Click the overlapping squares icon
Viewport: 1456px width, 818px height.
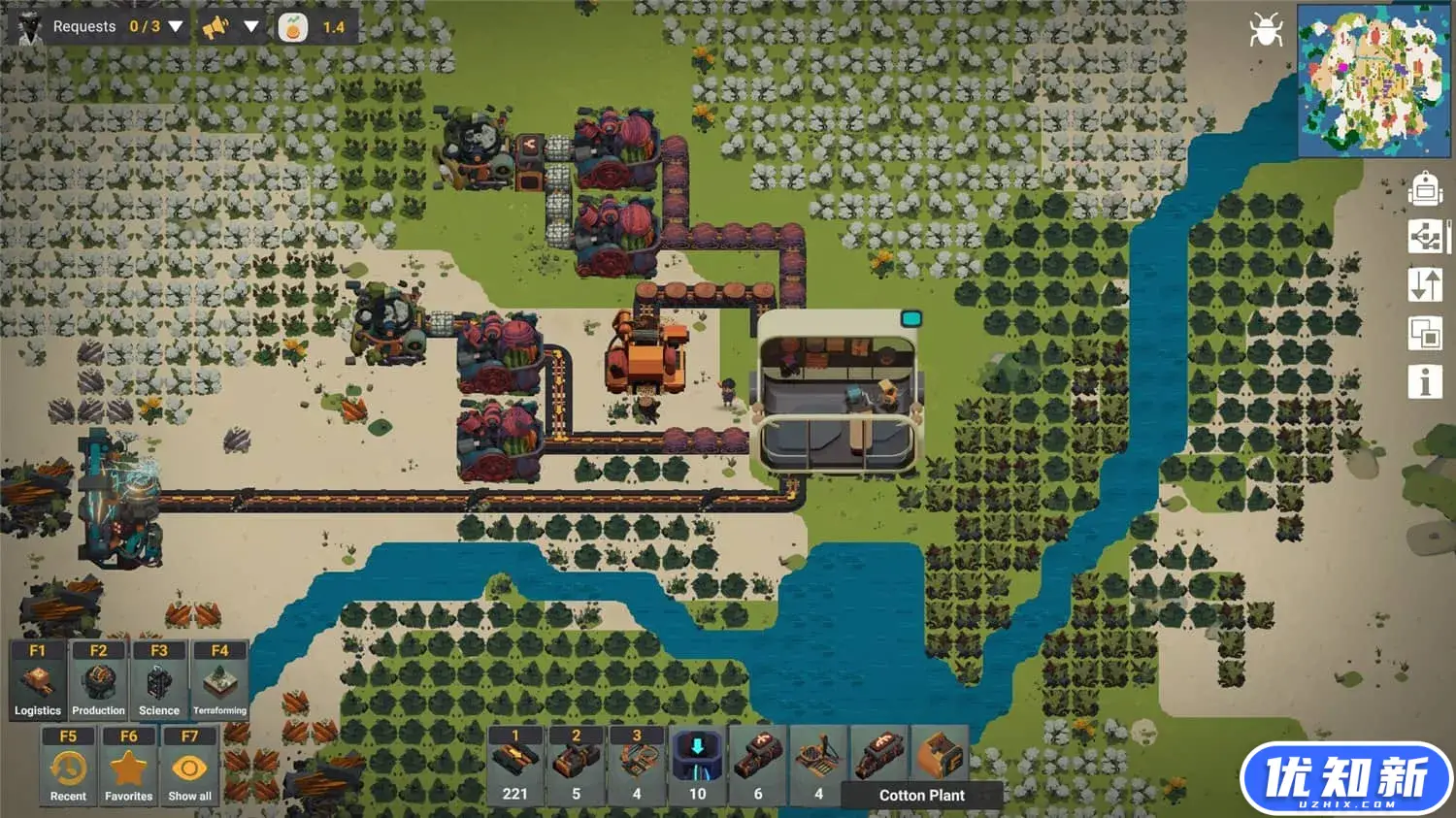[1425, 335]
